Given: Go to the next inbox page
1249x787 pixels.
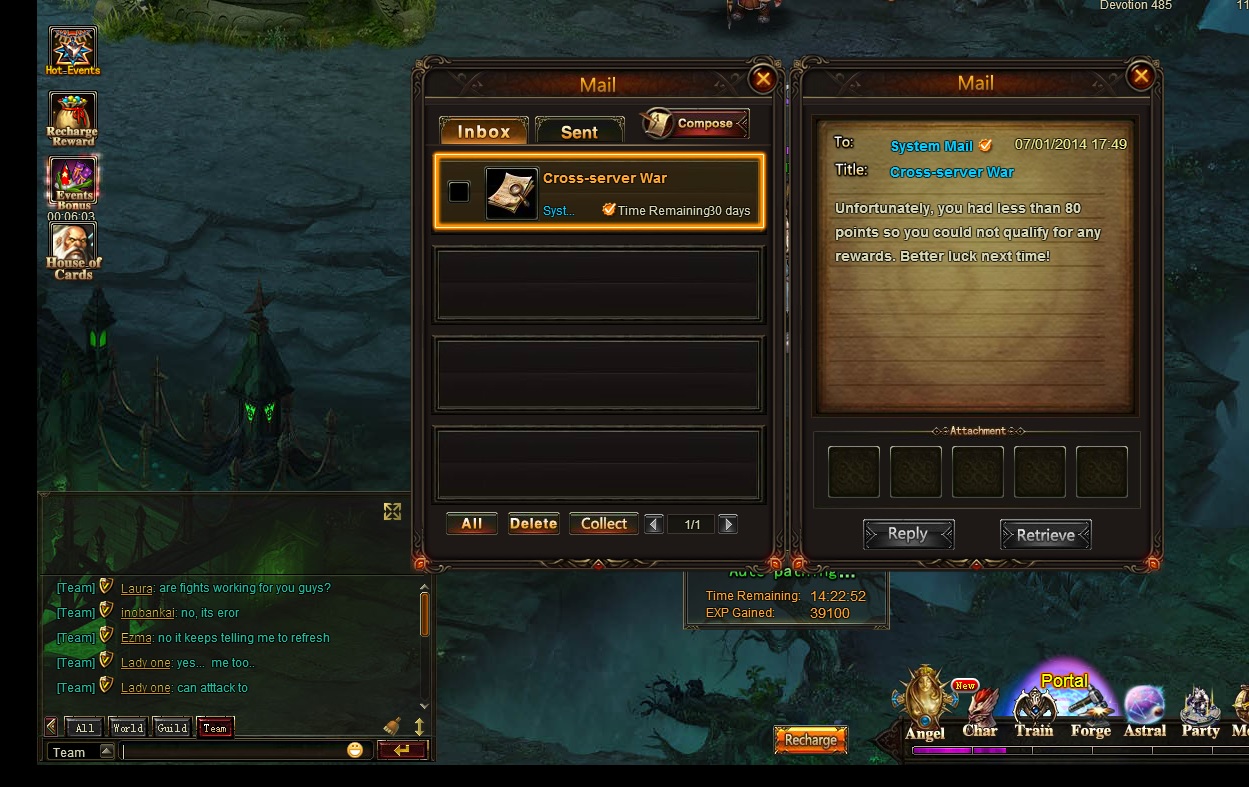Looking at the screenshot, I should point(728,524).
